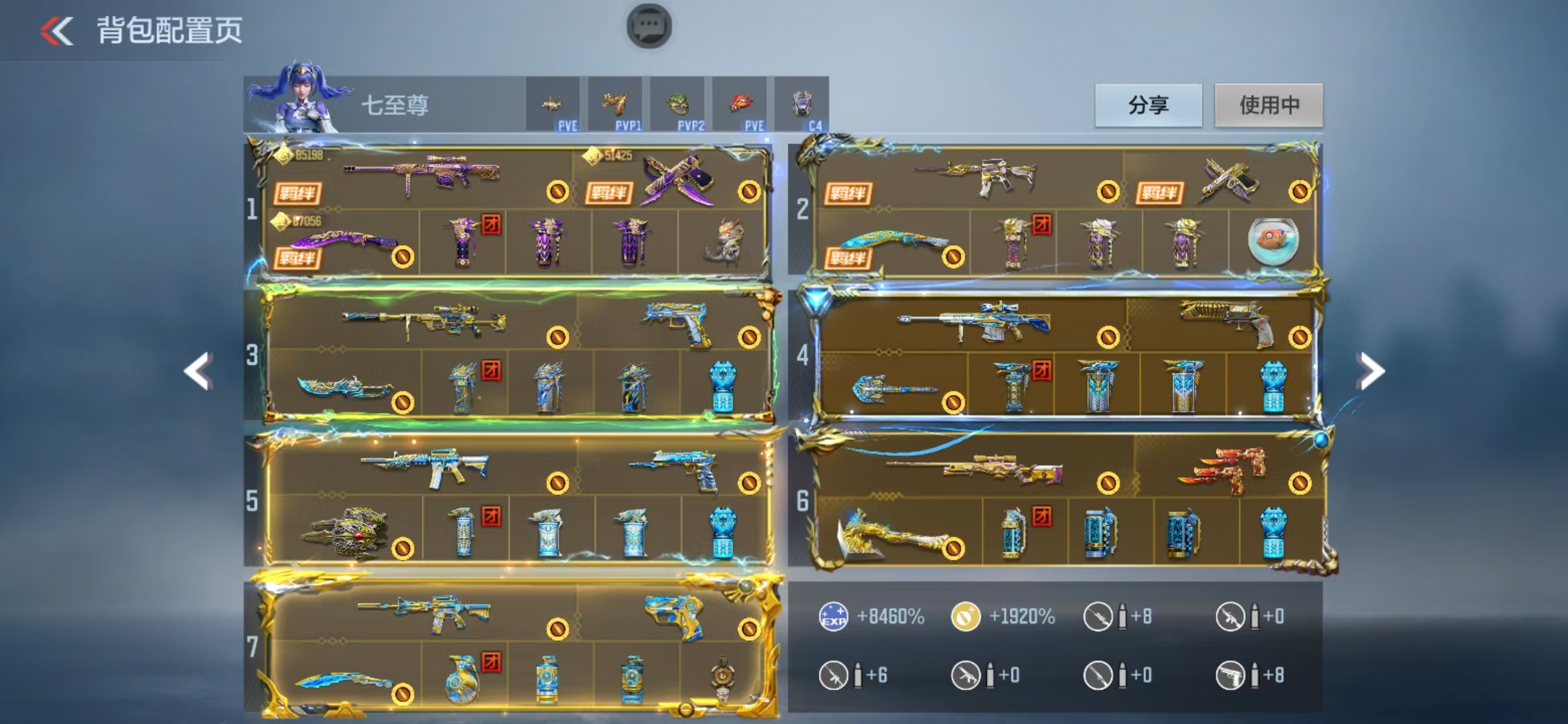Click the 使用中 in-use button
The height and width of the screenshot is (724, 1568).
coord(1268,105)
